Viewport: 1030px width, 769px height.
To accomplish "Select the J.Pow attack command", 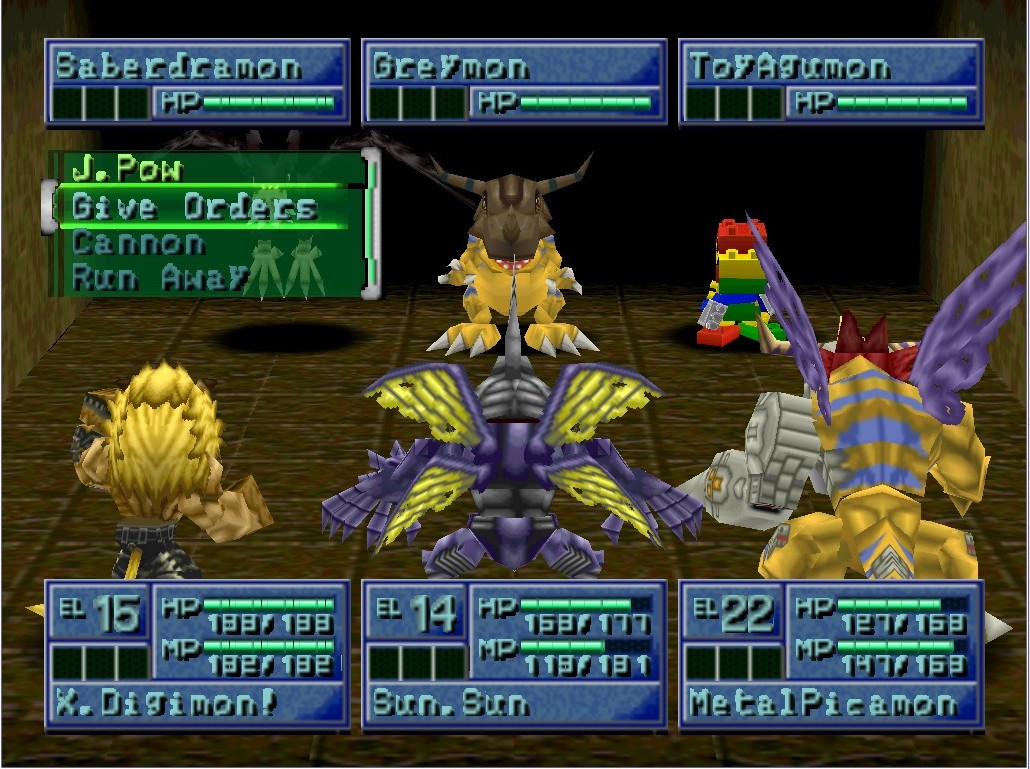I will (x=128, y=170).
